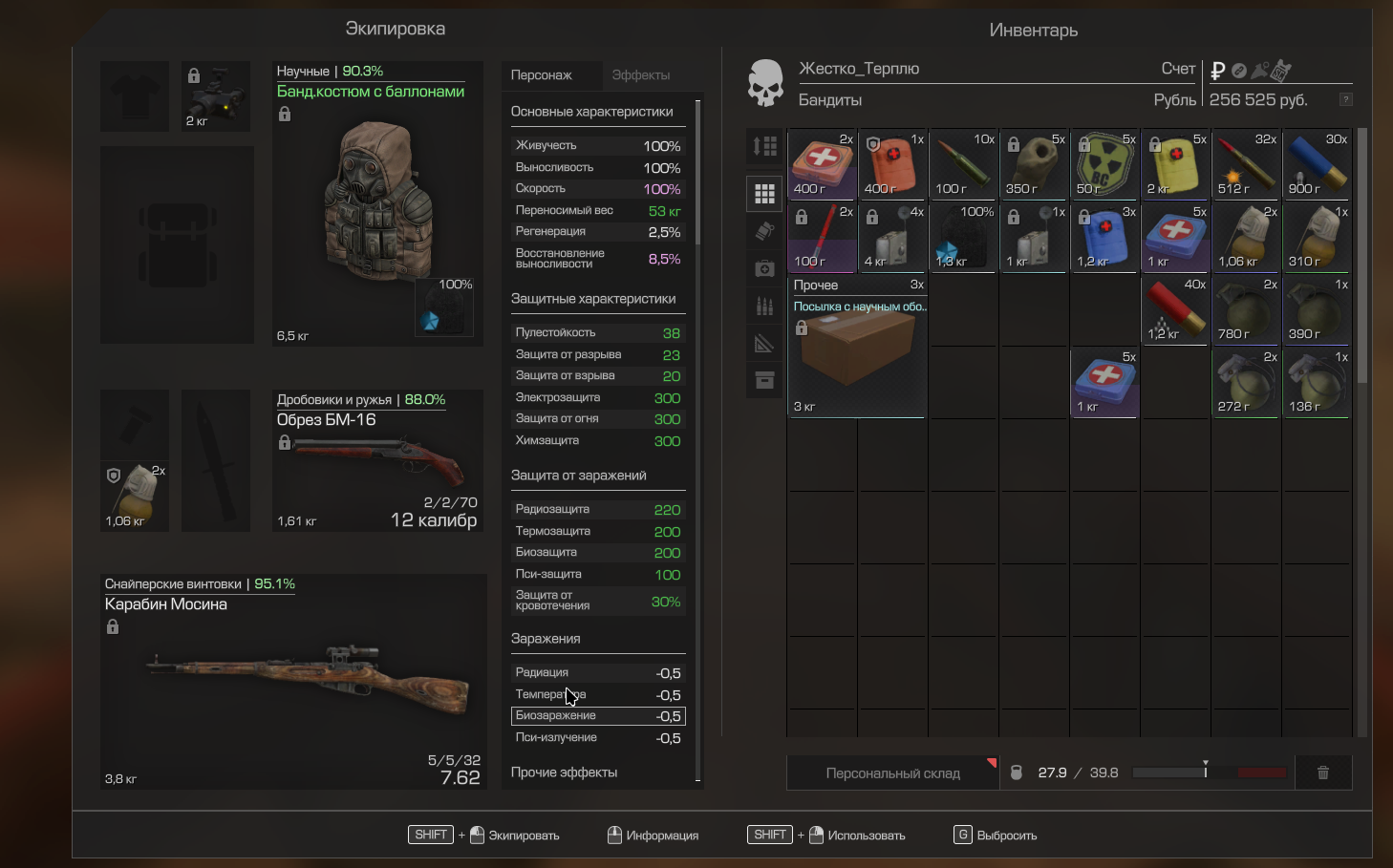Open the Персонаж tab
The width and height of the screenshot is (1393, 868).
[541, 75]
